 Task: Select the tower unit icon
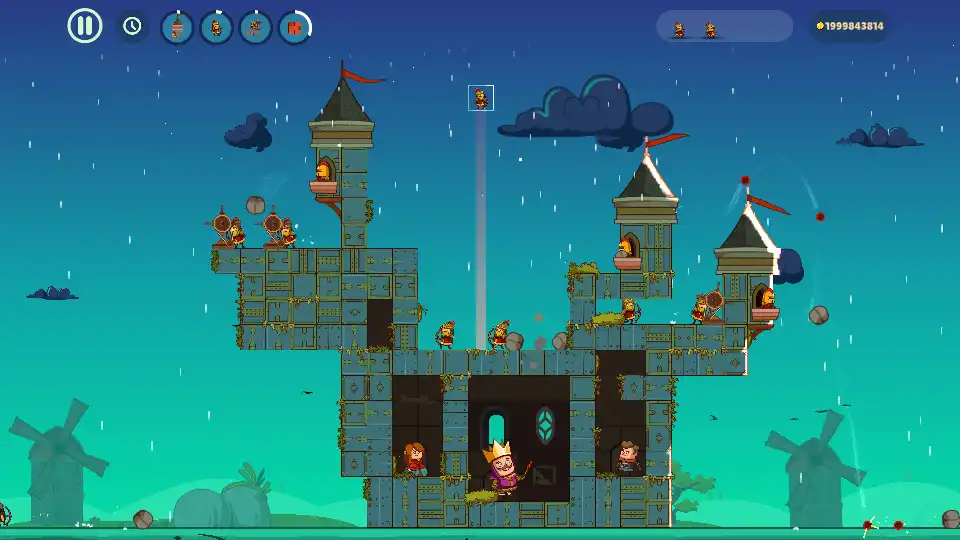tap(177, 27)
